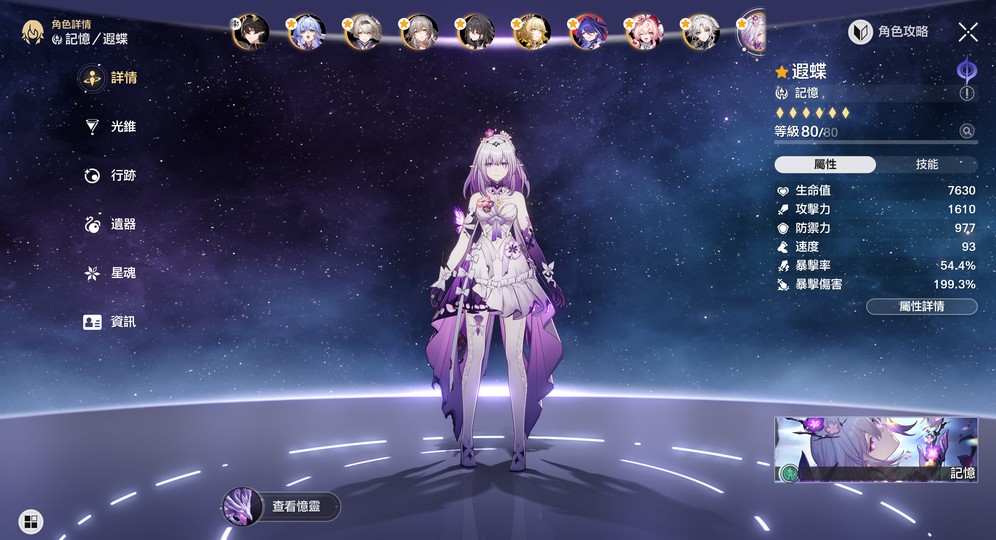Open the 光錐 light cone menu
This screenshot has width=996, height=540.
pos(110,127)
